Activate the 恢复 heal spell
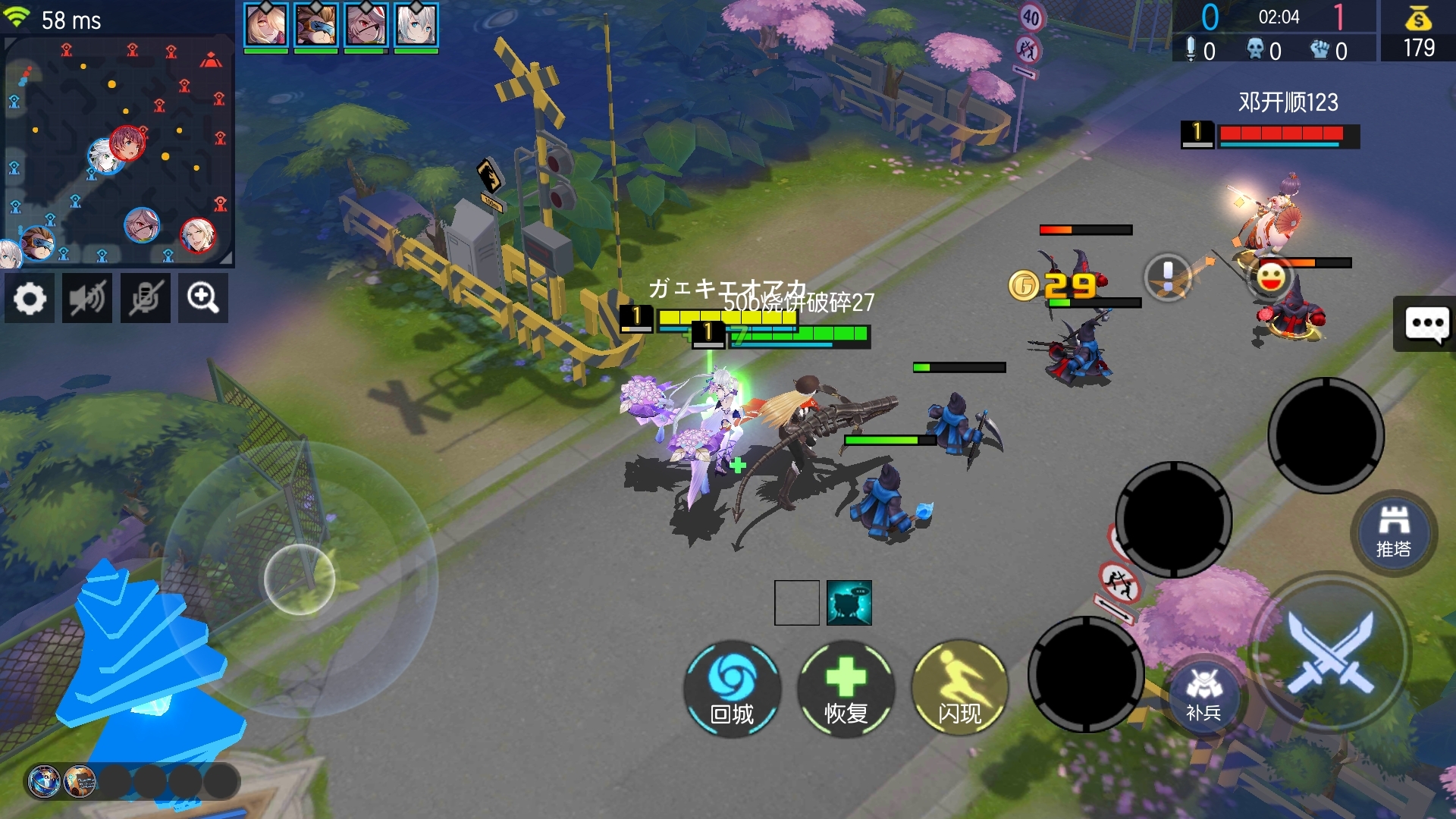Image resolution: width=1456 pixels, height=819 pixels. coord(846,689)
